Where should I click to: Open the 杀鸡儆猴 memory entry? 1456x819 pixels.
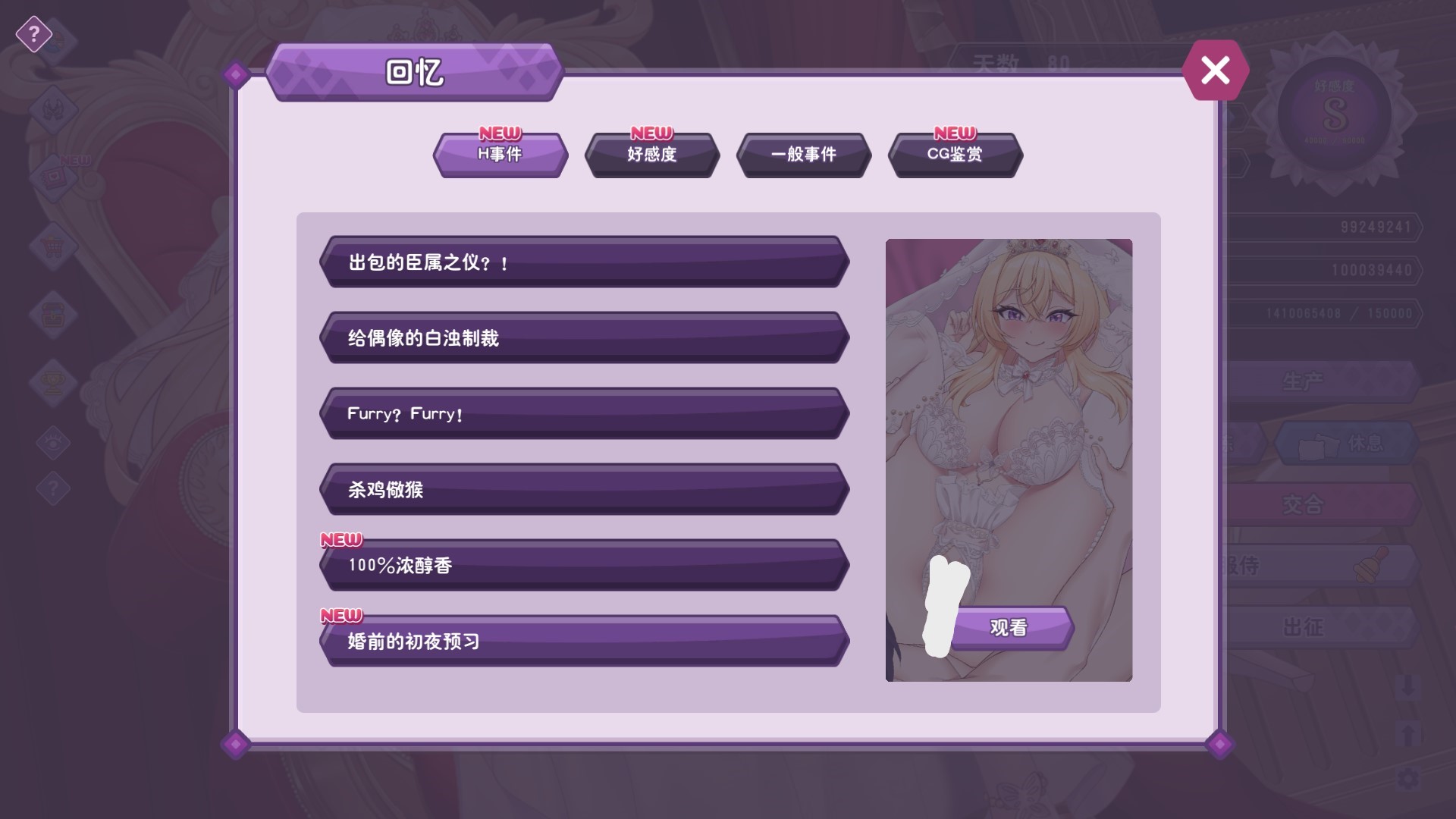[584, 490]
